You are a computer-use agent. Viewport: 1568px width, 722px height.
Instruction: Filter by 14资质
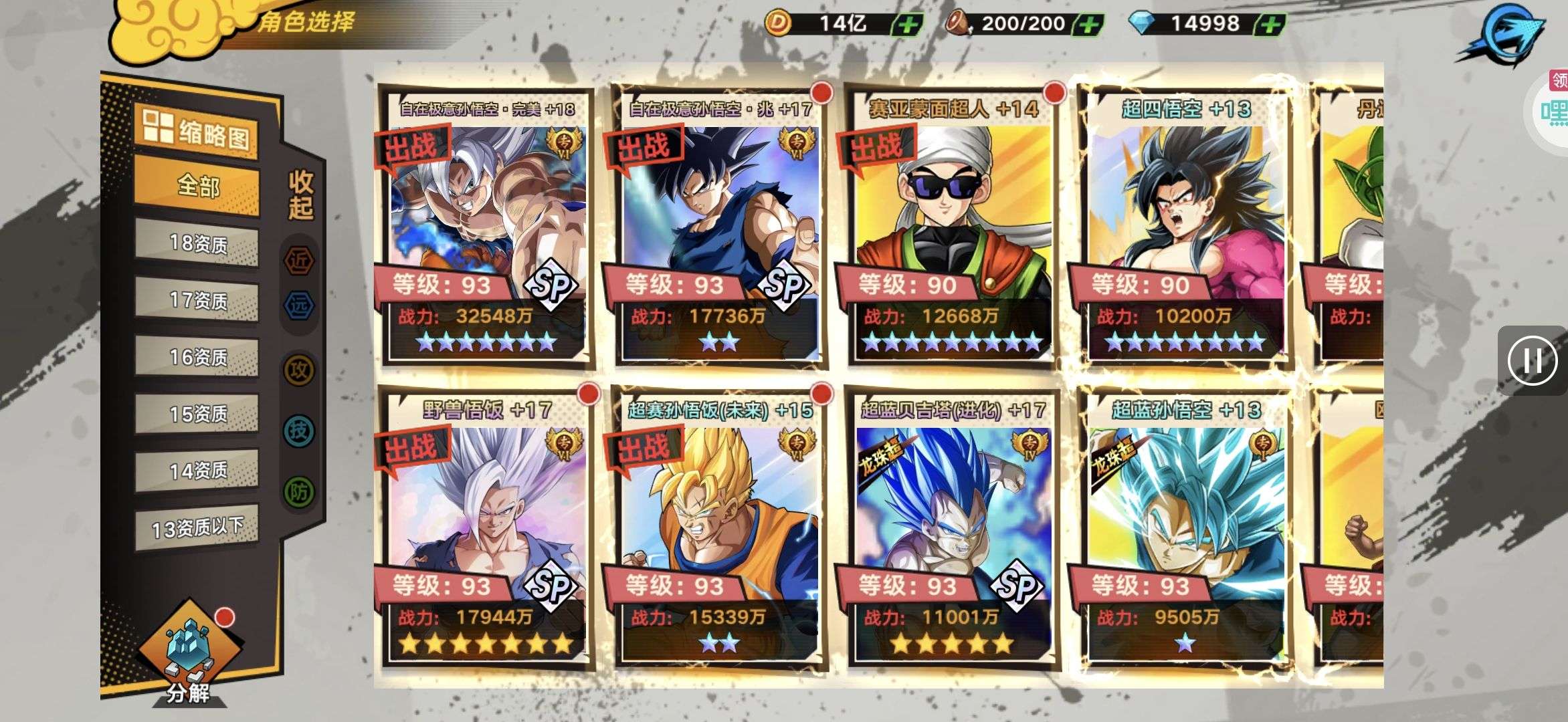(197, 471)
